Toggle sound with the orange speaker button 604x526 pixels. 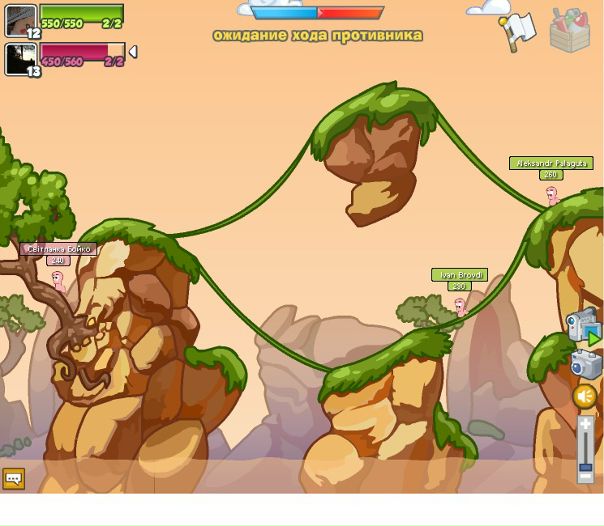(585, 397)
